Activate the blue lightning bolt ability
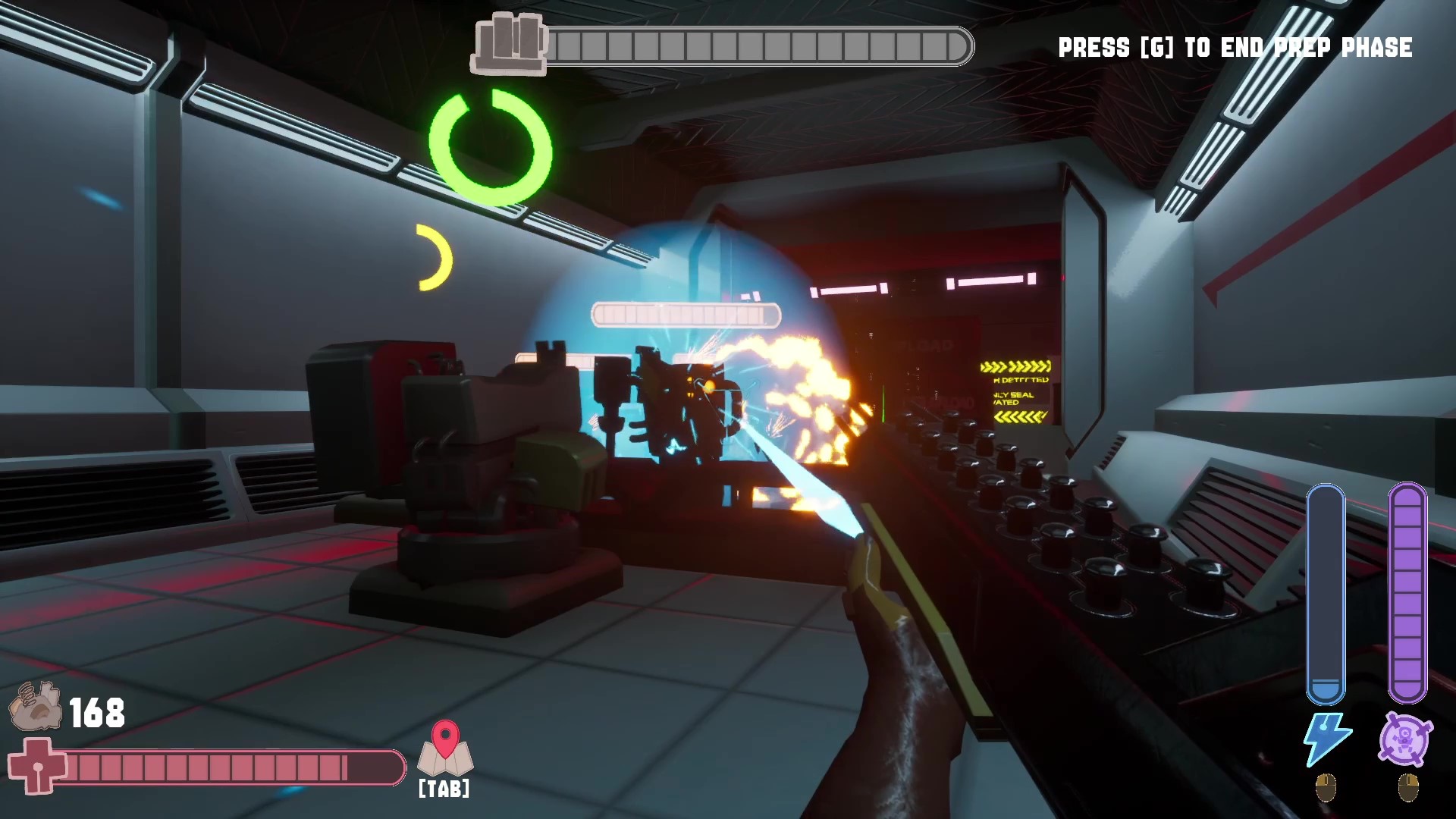1456x819 pixels. (1326, 739)
